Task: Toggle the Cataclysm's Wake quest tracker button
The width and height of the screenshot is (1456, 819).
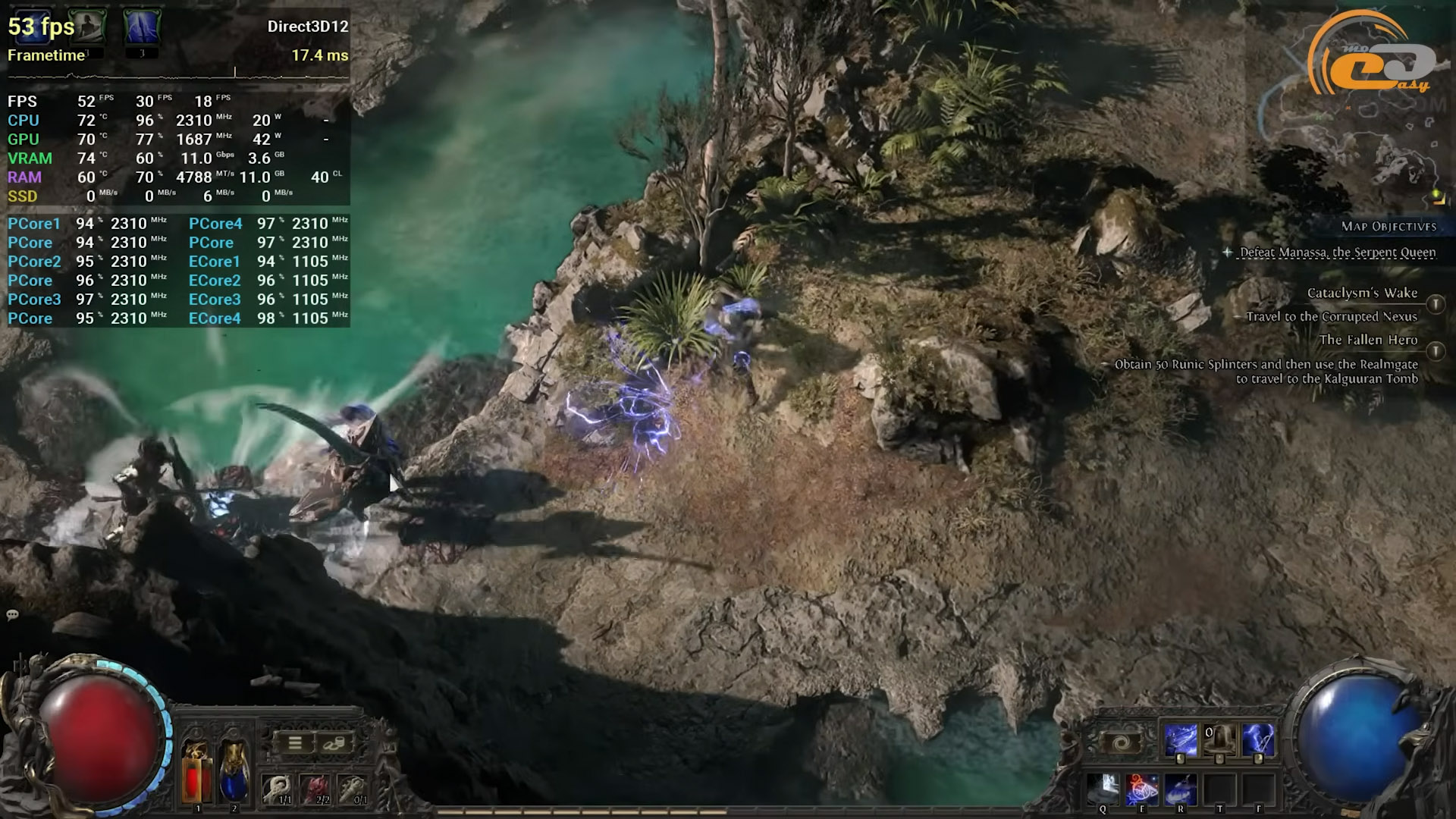Action: pos(1435,304)
